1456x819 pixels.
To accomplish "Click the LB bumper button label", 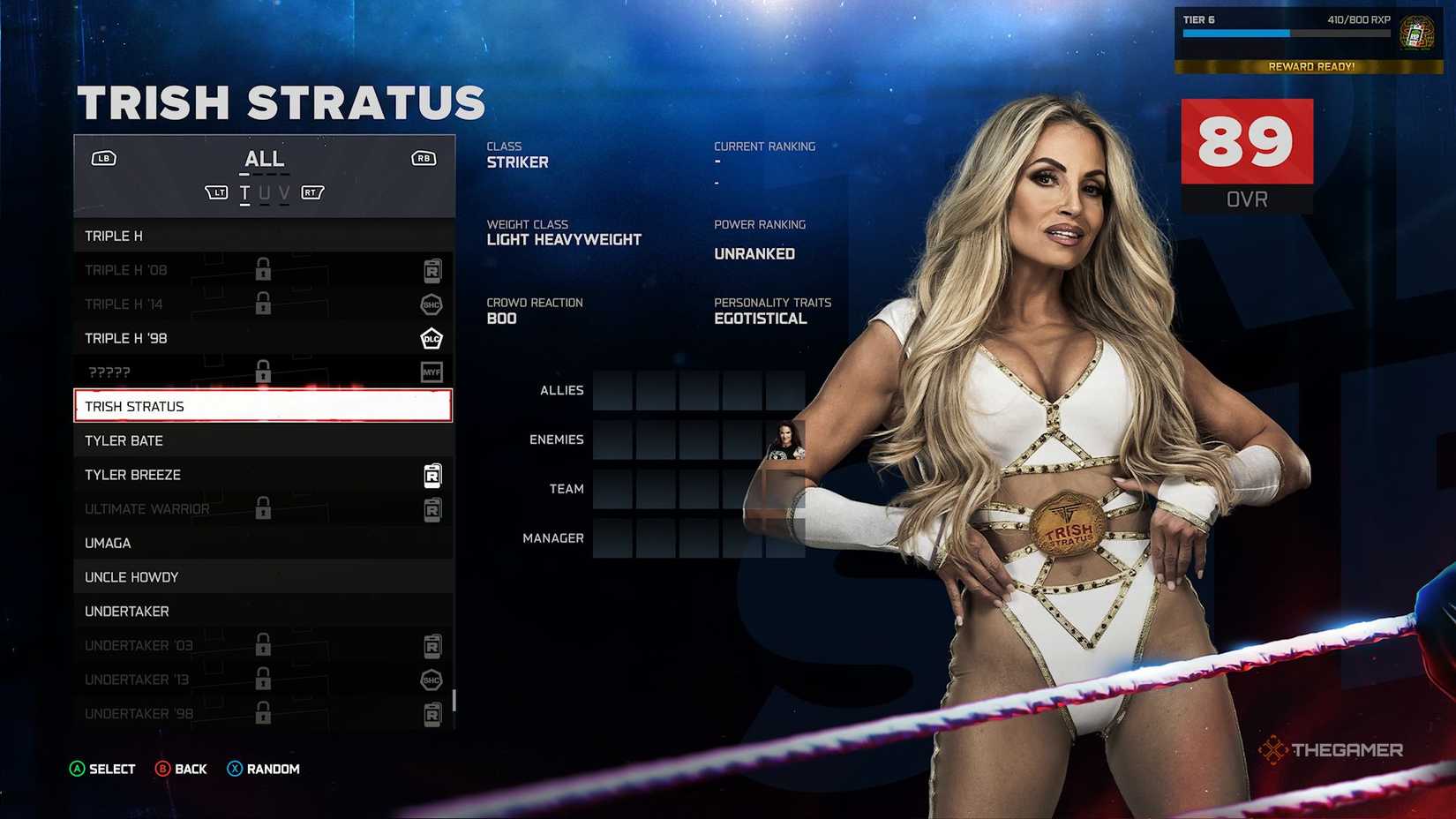I will click(x=103, y=158).
